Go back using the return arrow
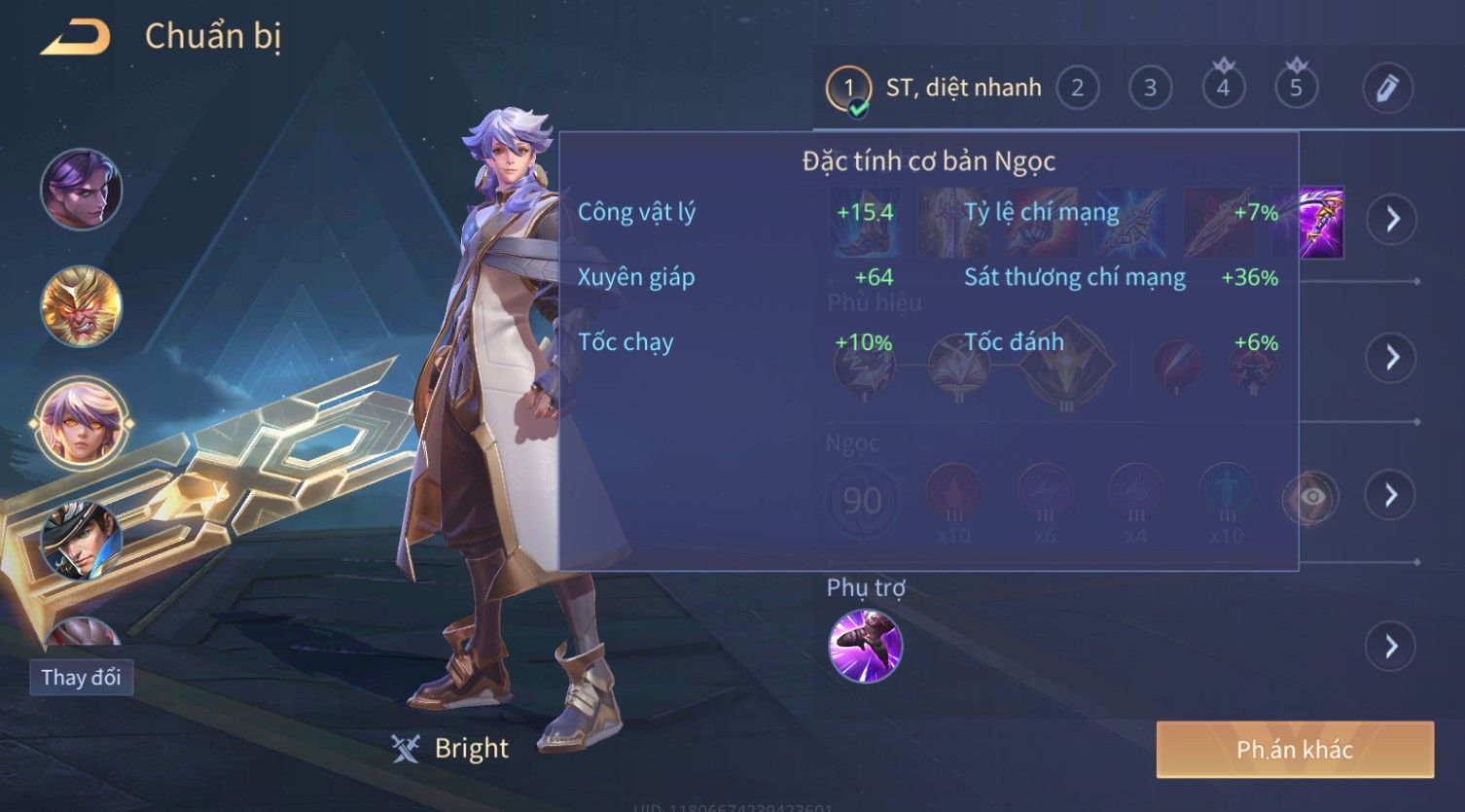 (76, 38)
